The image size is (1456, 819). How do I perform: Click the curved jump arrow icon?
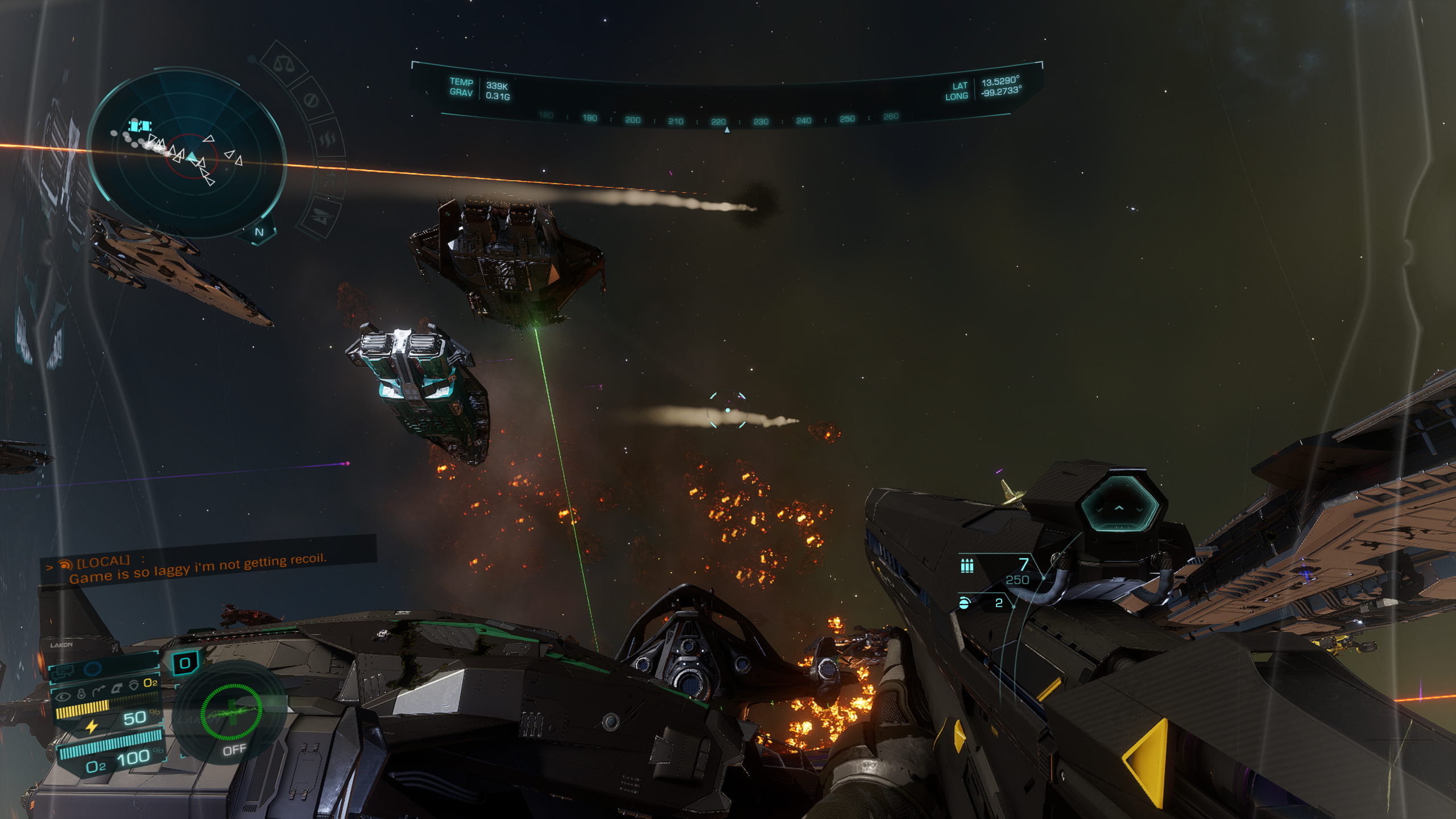[x=100, y=690]
